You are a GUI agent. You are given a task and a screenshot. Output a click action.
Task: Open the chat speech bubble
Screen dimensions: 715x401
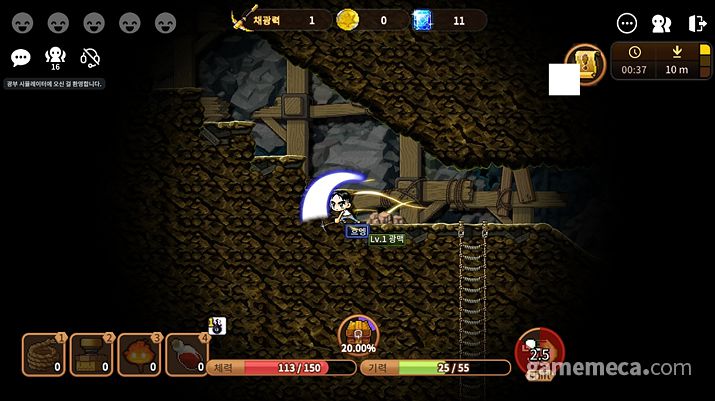pos(20,58)
